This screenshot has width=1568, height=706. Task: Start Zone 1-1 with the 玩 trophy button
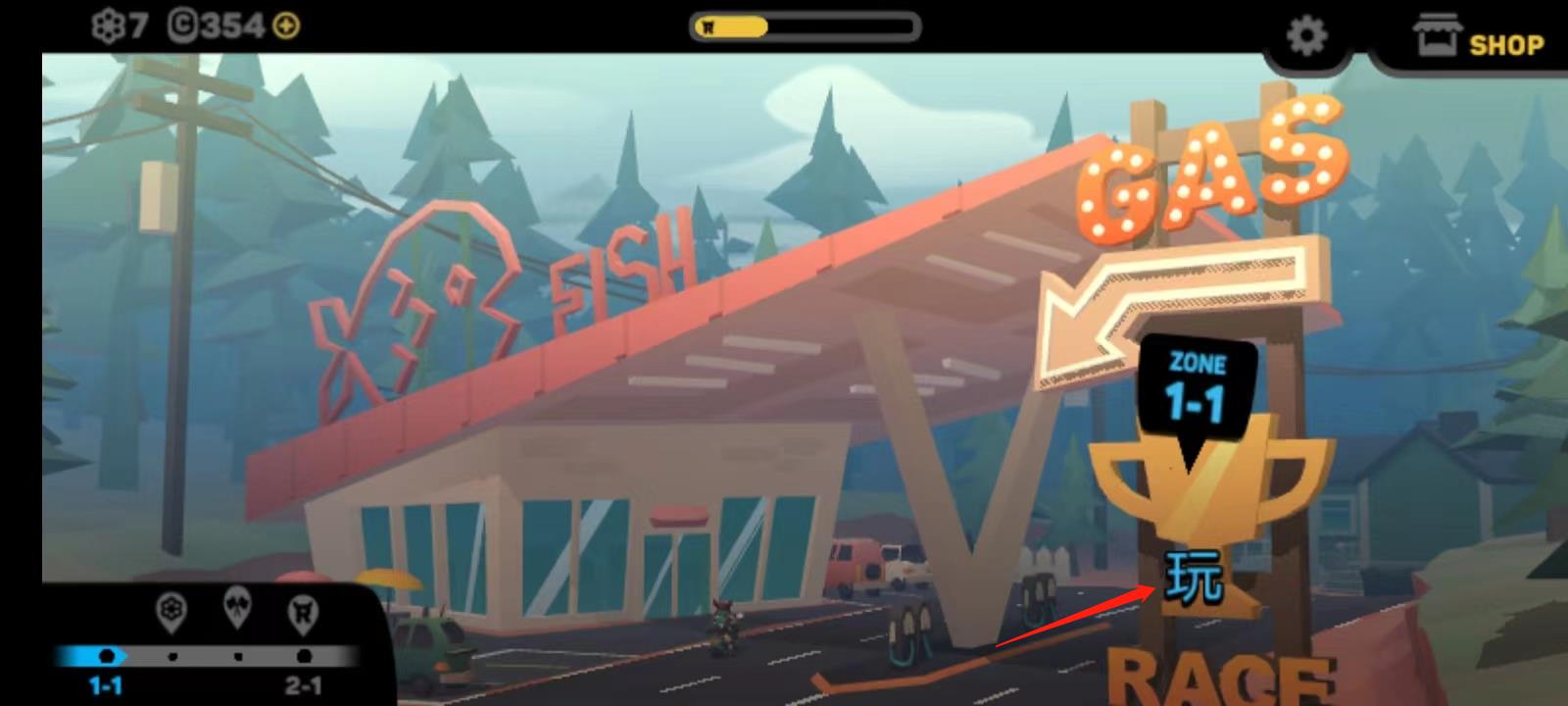(1195, 577)
